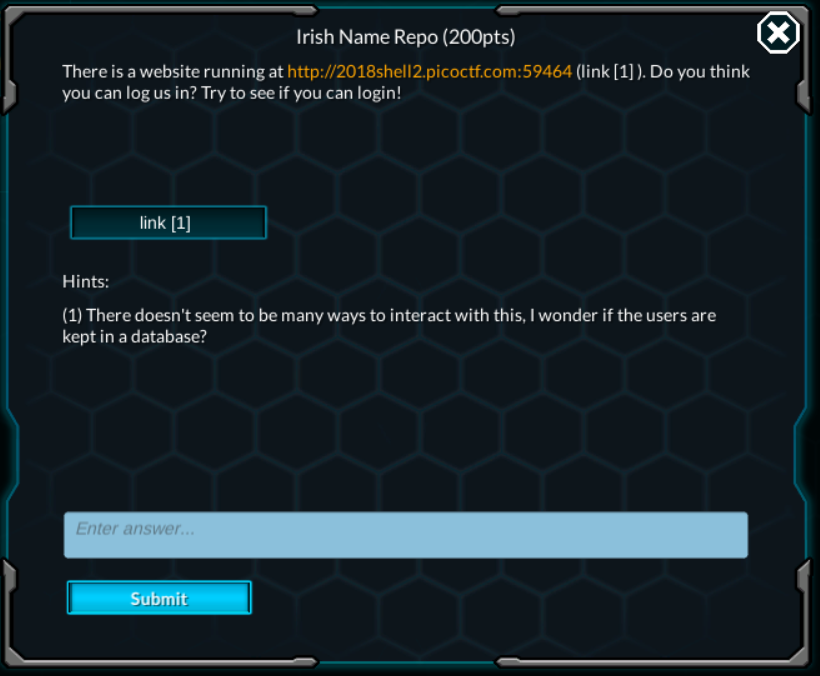
Task: Open the 2018shell2.picoctf.com URL link
Action: click(x=429, y=72)
